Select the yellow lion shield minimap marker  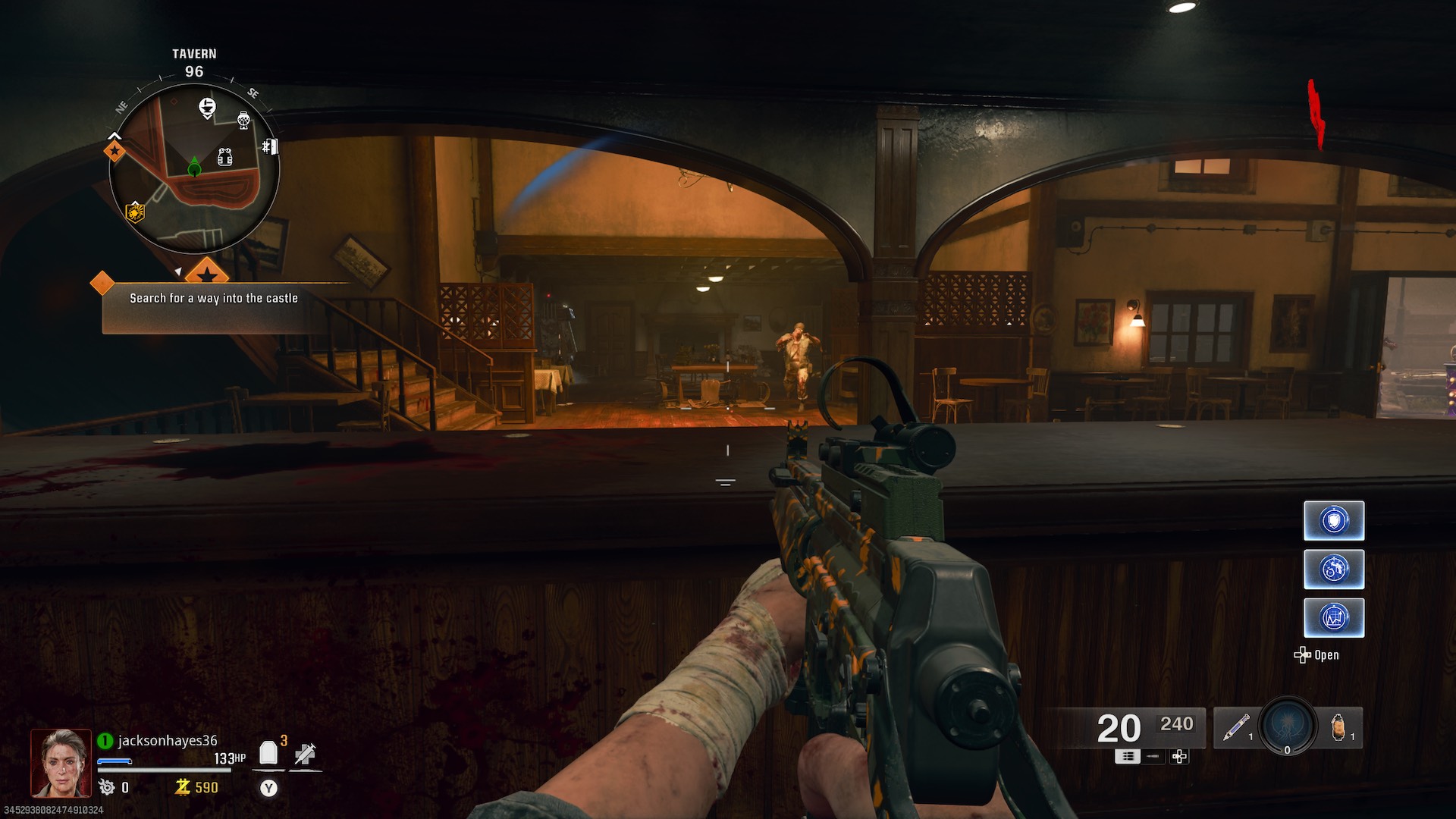(135, 212)
